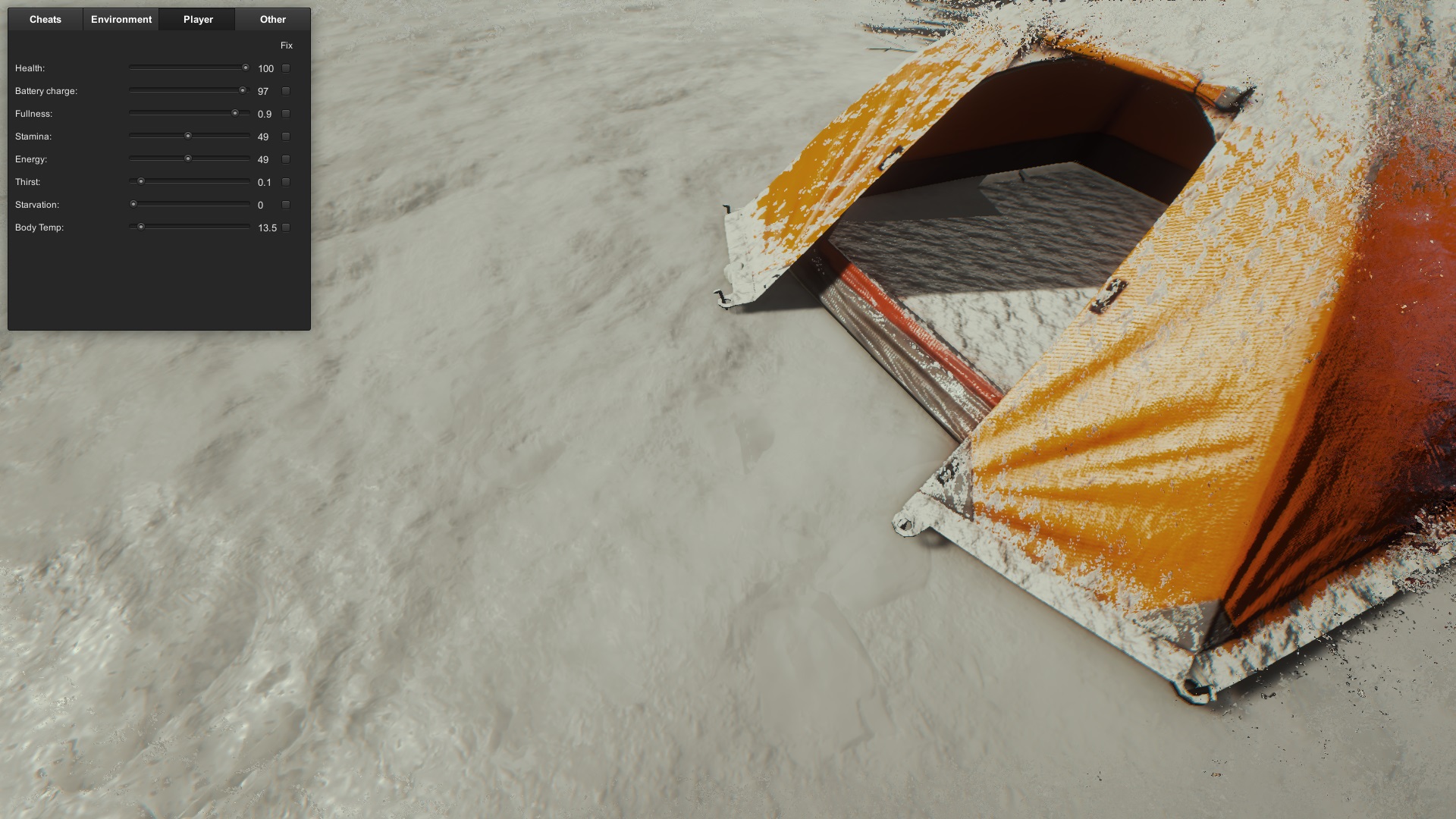
Task: Lock Energy with its Fix checkbox
Action: [x=286, y=159]
